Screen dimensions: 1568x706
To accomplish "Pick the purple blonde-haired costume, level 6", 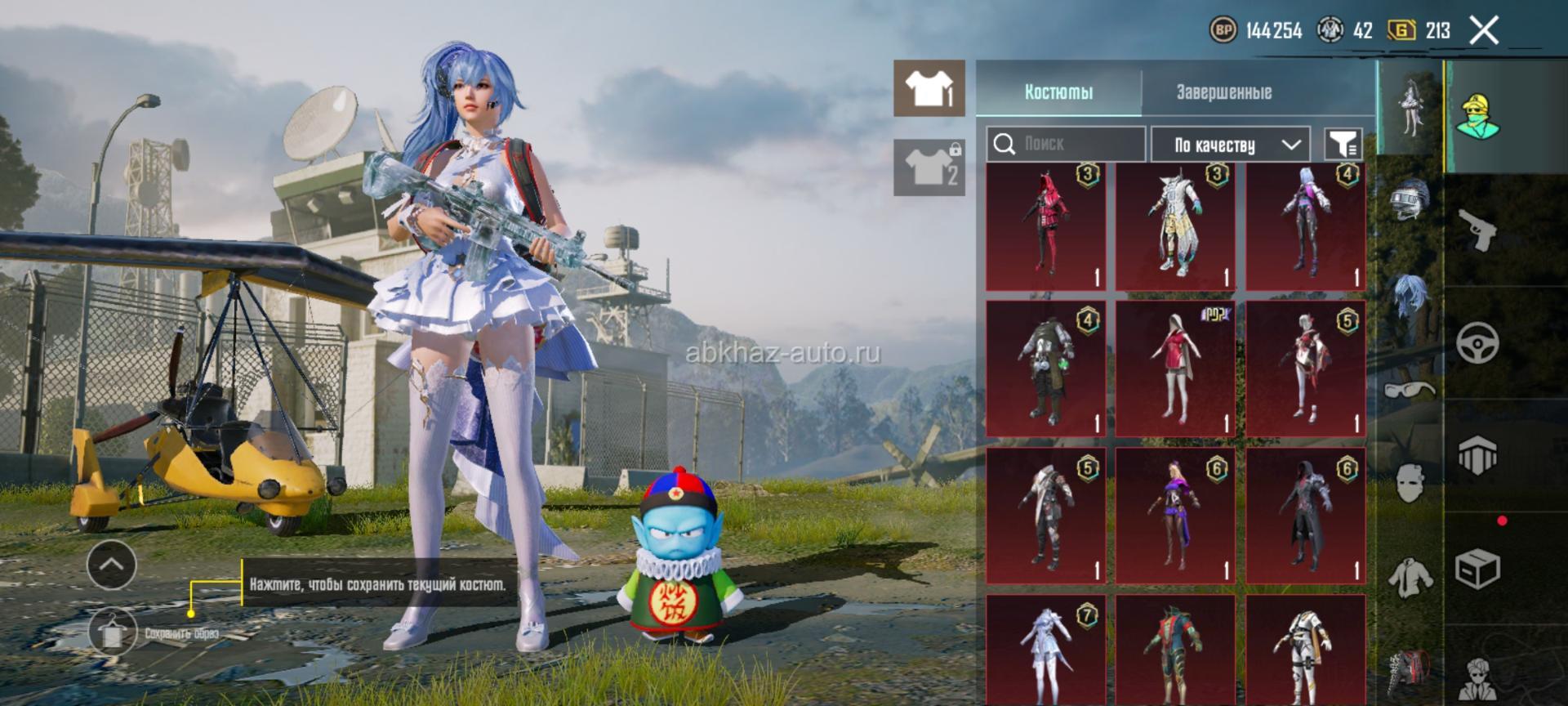I will [x=1175, y=515].
